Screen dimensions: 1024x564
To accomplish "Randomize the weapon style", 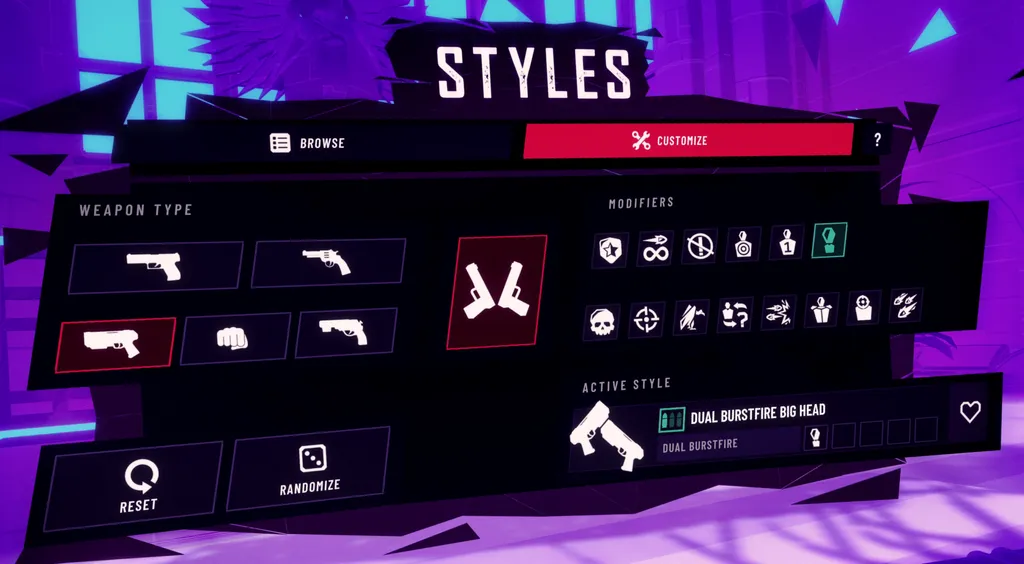I will pos(309,469).
